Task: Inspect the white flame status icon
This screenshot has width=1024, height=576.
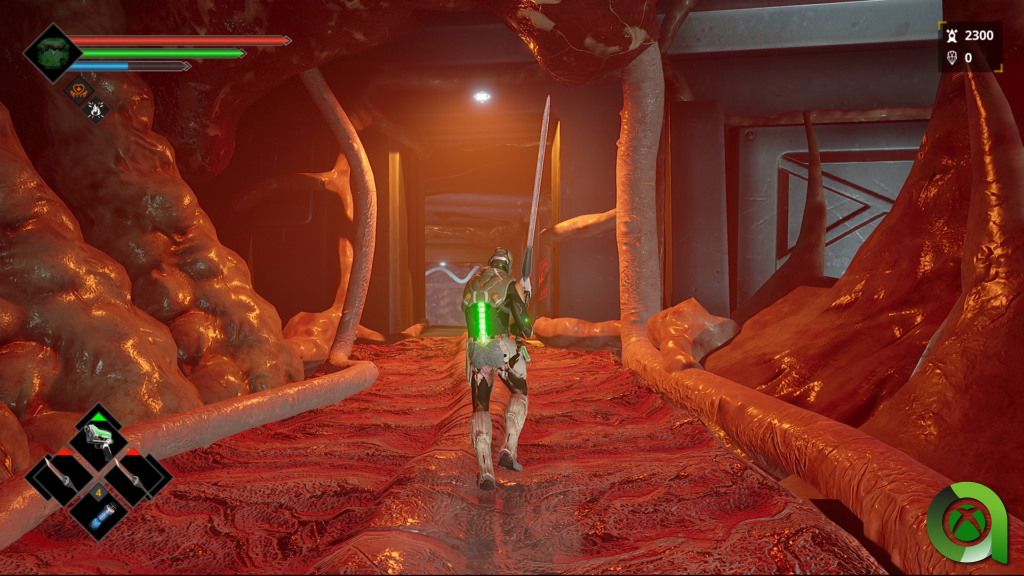Action: coord(97,107)
